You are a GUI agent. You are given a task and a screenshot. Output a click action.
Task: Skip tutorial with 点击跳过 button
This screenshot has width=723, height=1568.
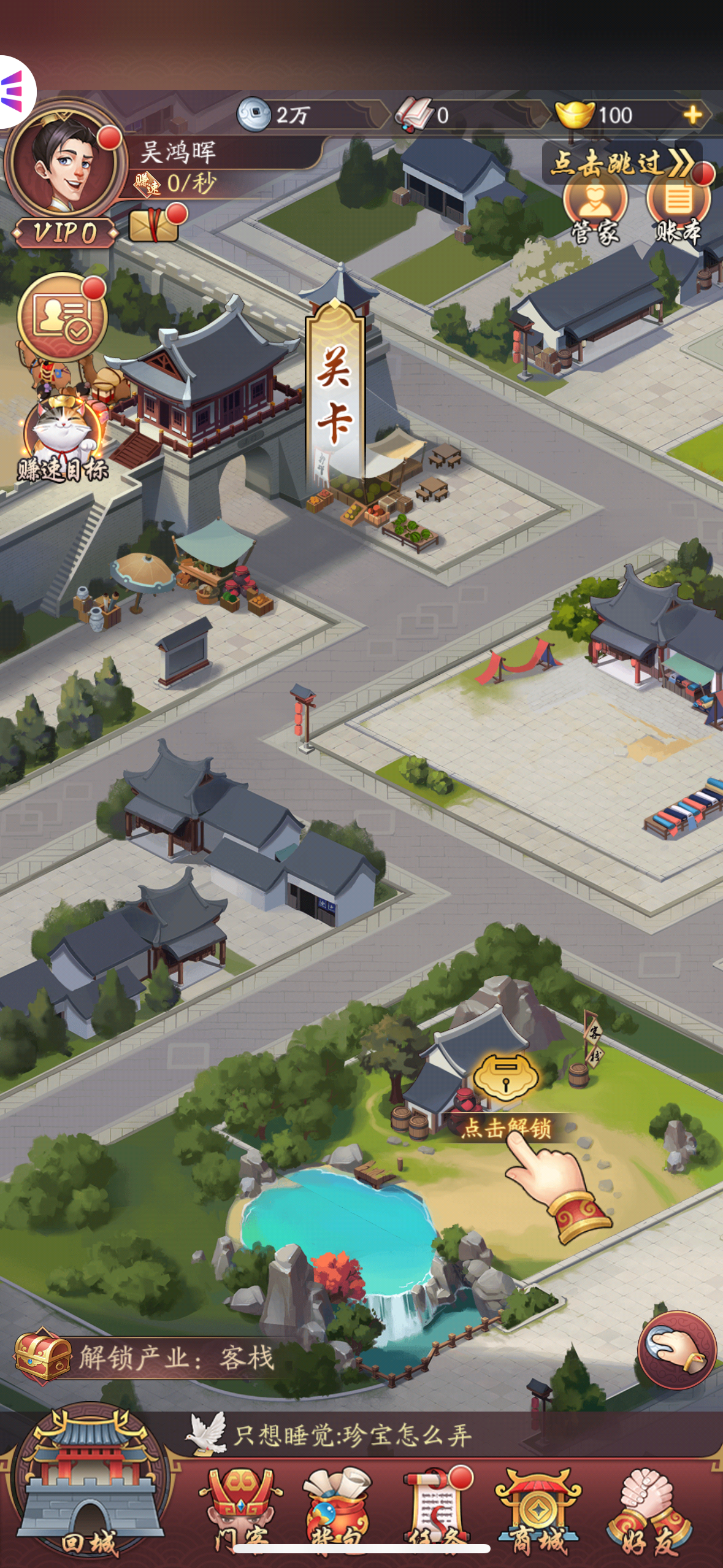[x=621, y=163]
